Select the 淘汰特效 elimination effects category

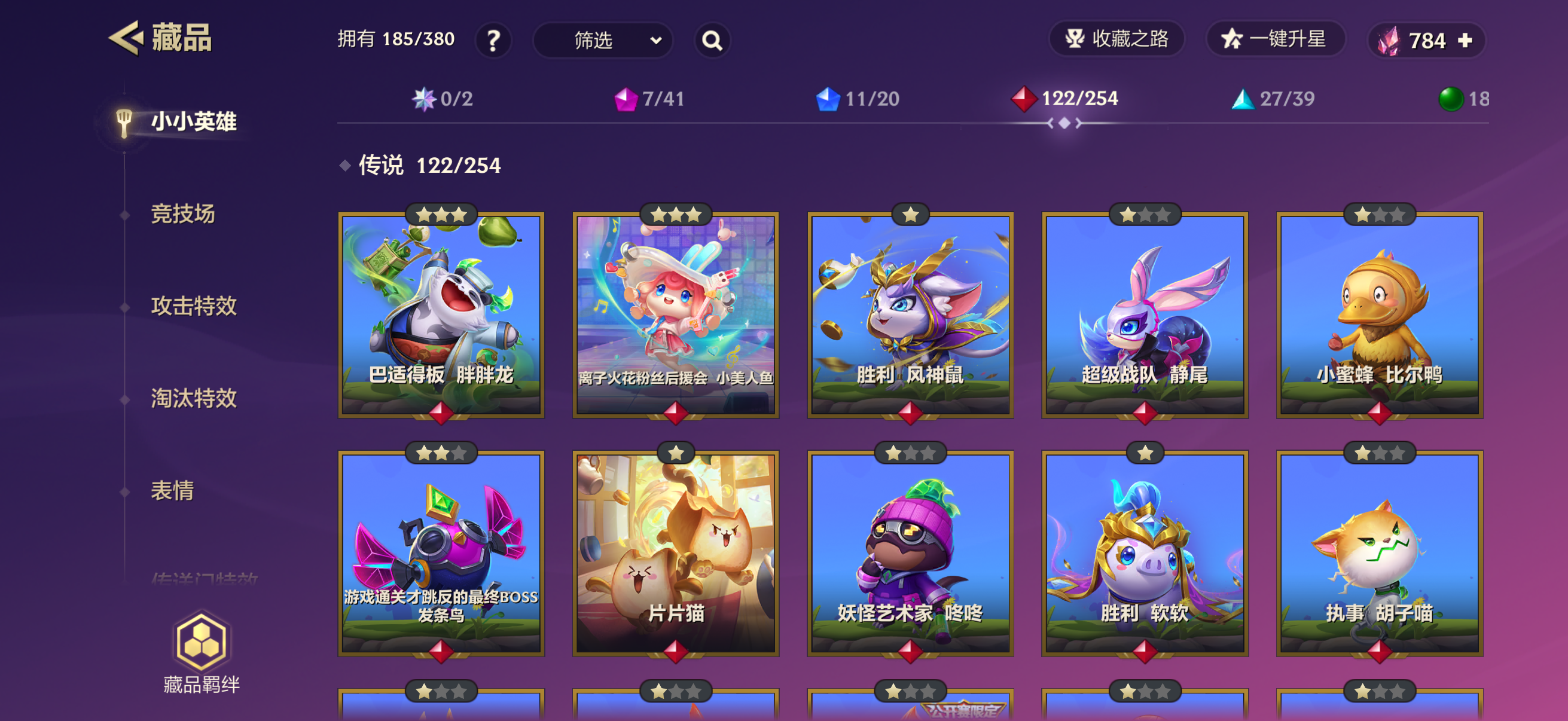[194, 399]
